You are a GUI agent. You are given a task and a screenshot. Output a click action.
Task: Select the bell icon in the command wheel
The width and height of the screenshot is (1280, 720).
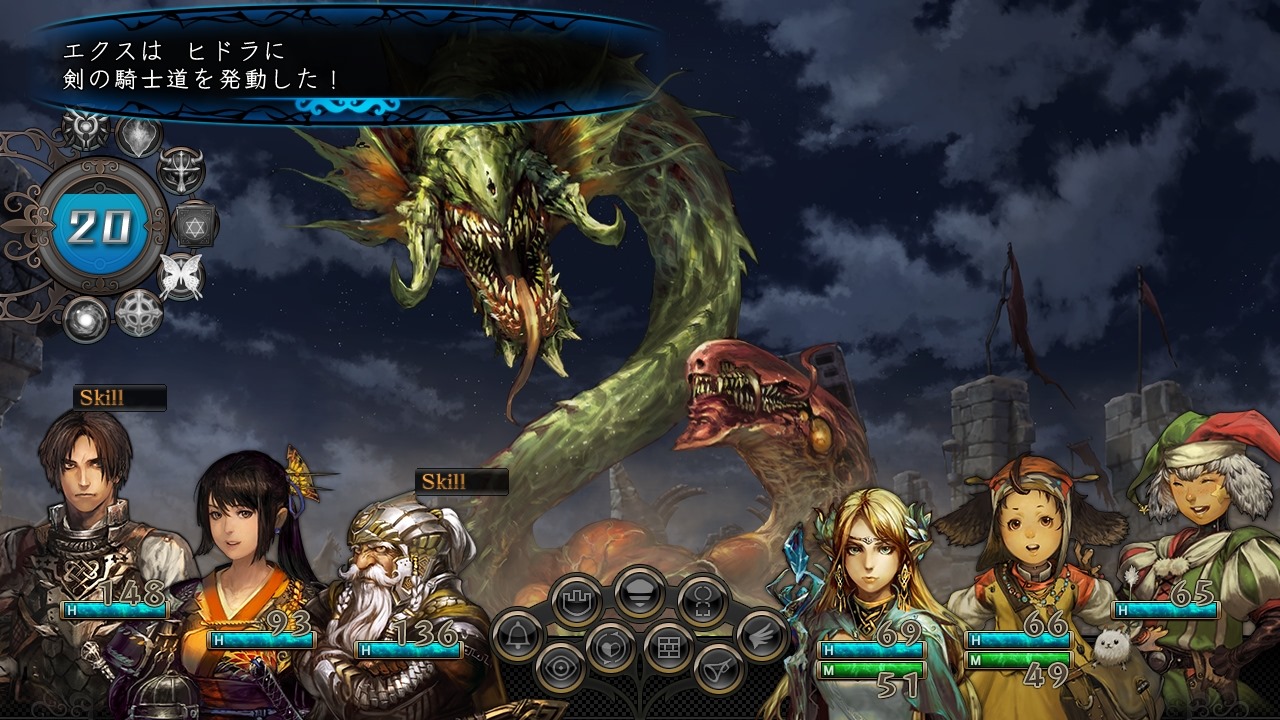(517, 635)
